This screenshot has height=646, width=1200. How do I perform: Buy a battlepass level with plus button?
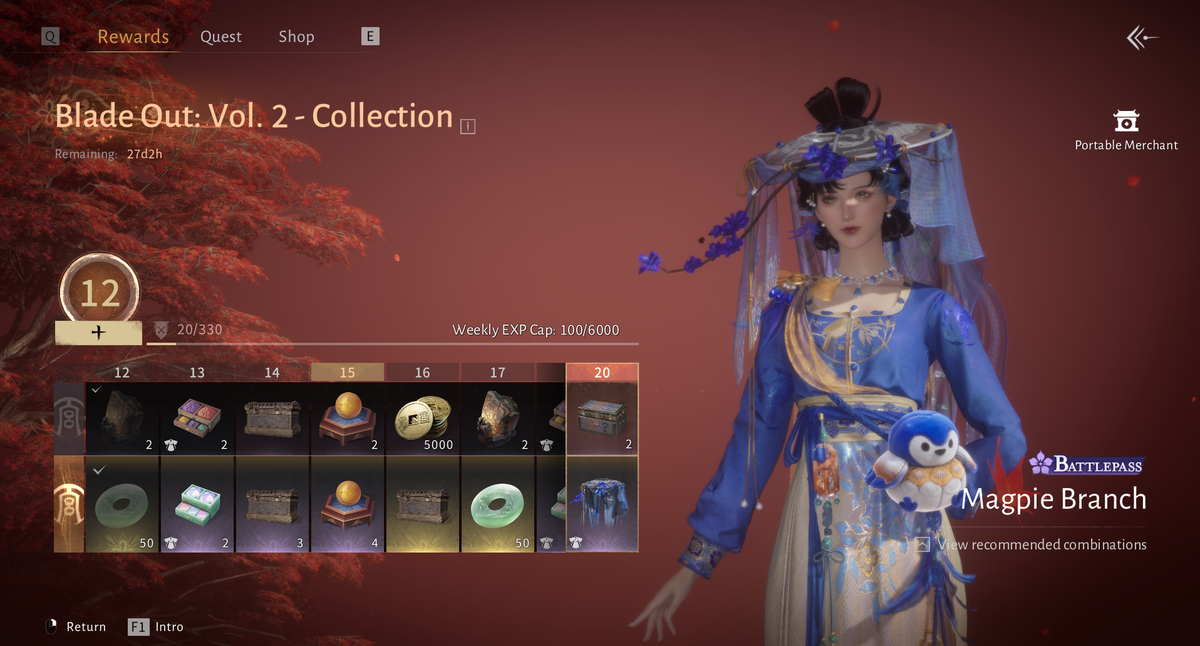pos(98,333)
